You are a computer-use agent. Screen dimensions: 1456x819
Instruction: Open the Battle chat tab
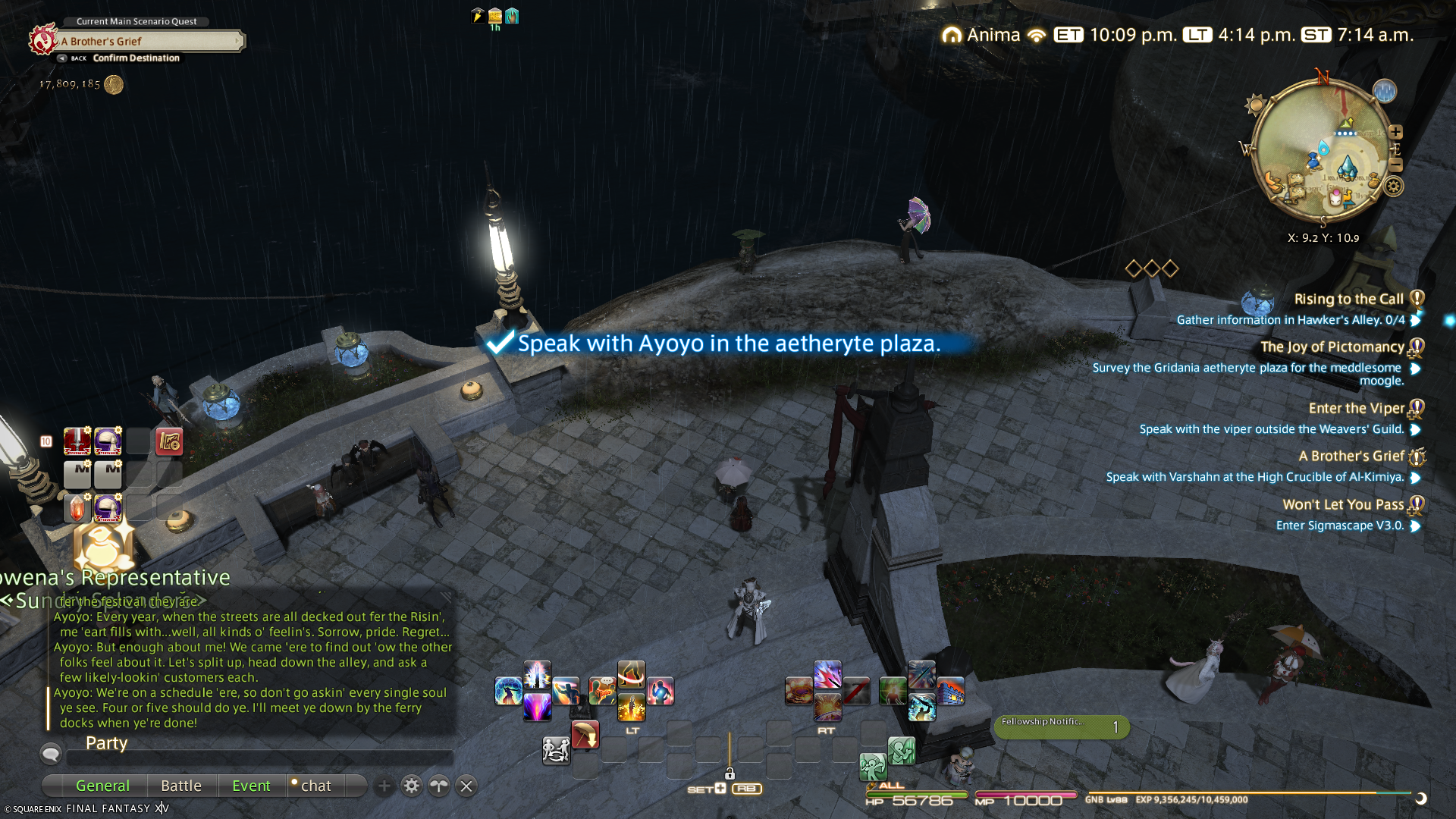pyautogui.click(x=181, y=786)
